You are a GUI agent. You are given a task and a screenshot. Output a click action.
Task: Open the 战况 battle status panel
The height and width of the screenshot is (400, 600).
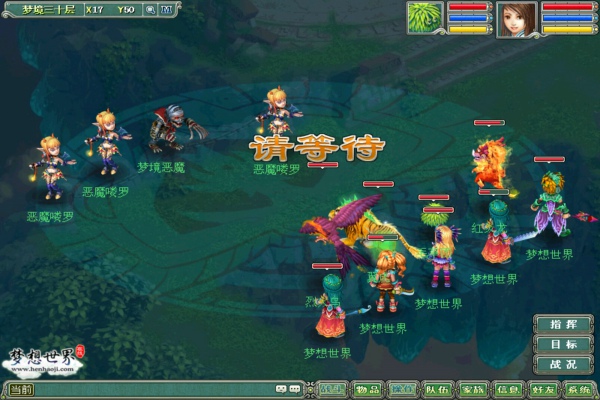coord(563,365)
